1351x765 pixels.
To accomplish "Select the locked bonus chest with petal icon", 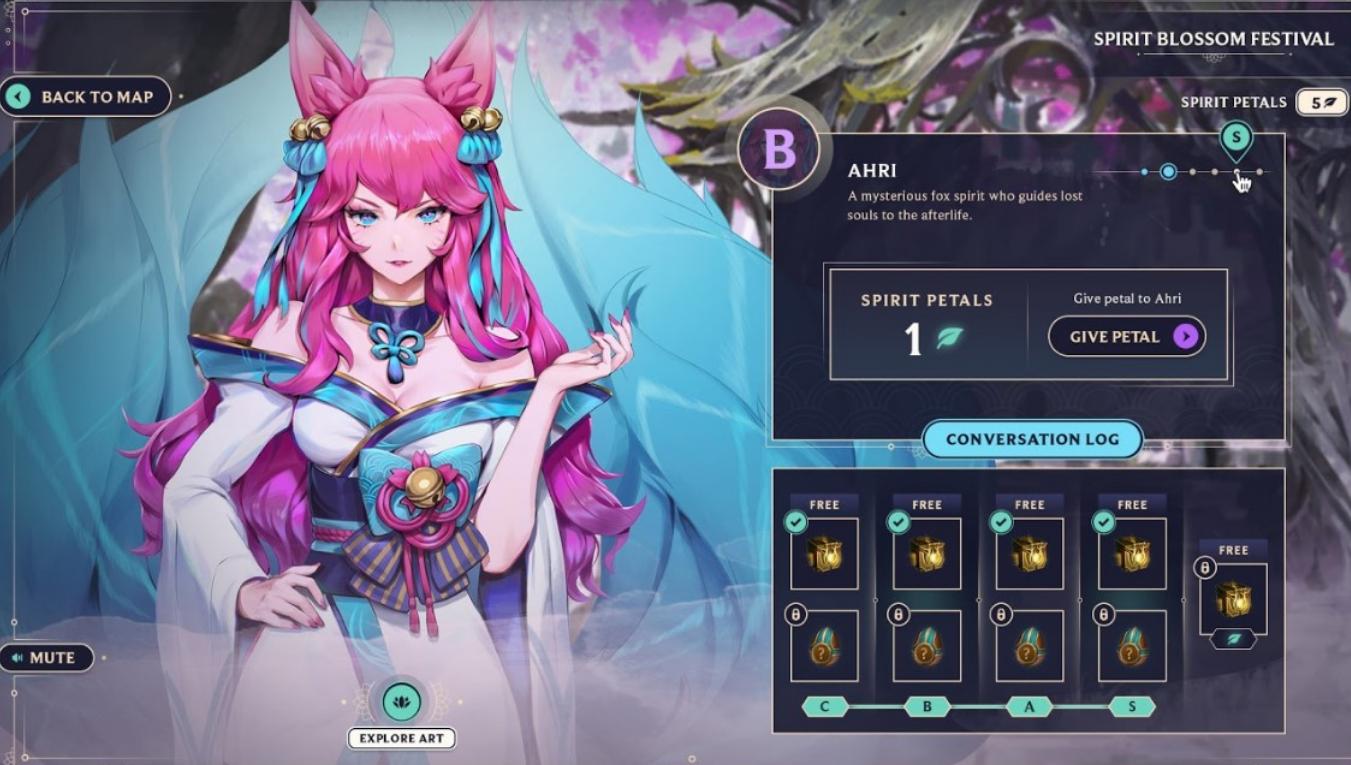I will (1233, 599).
